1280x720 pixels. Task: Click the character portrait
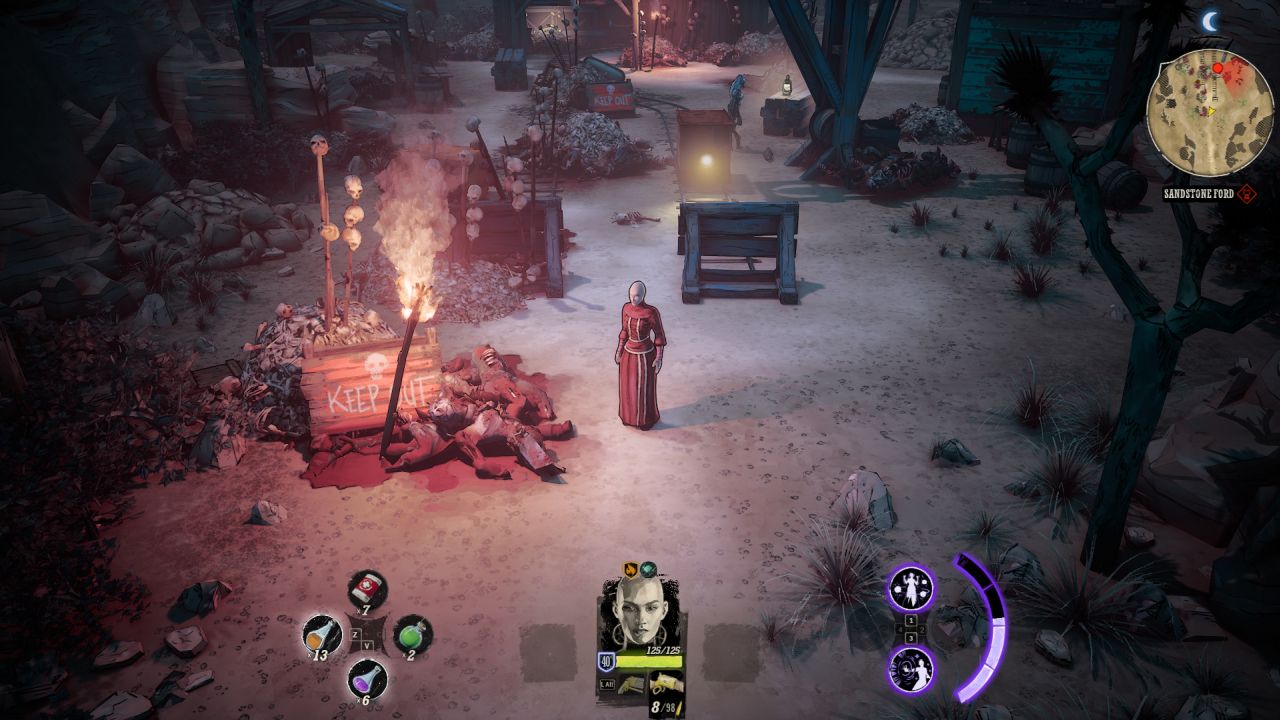[638, 613]
